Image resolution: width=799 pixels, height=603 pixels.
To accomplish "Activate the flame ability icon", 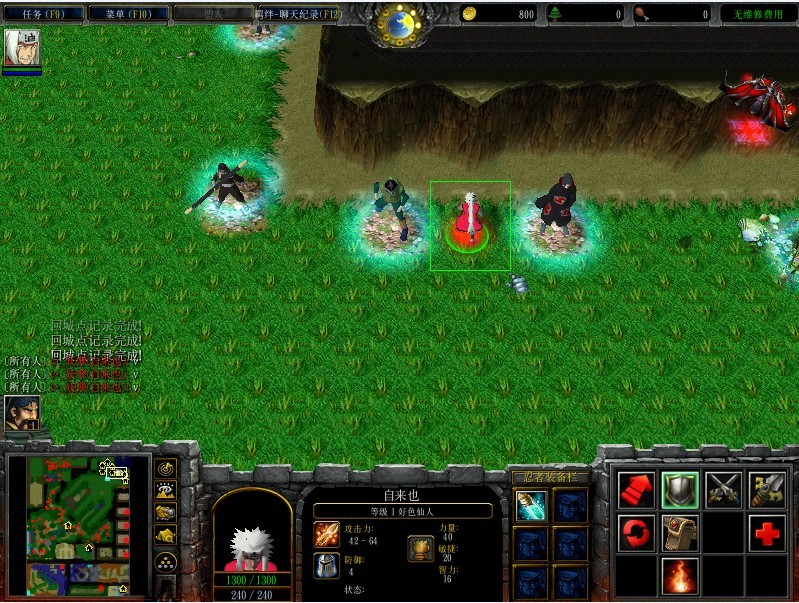I will pos(680,576).
